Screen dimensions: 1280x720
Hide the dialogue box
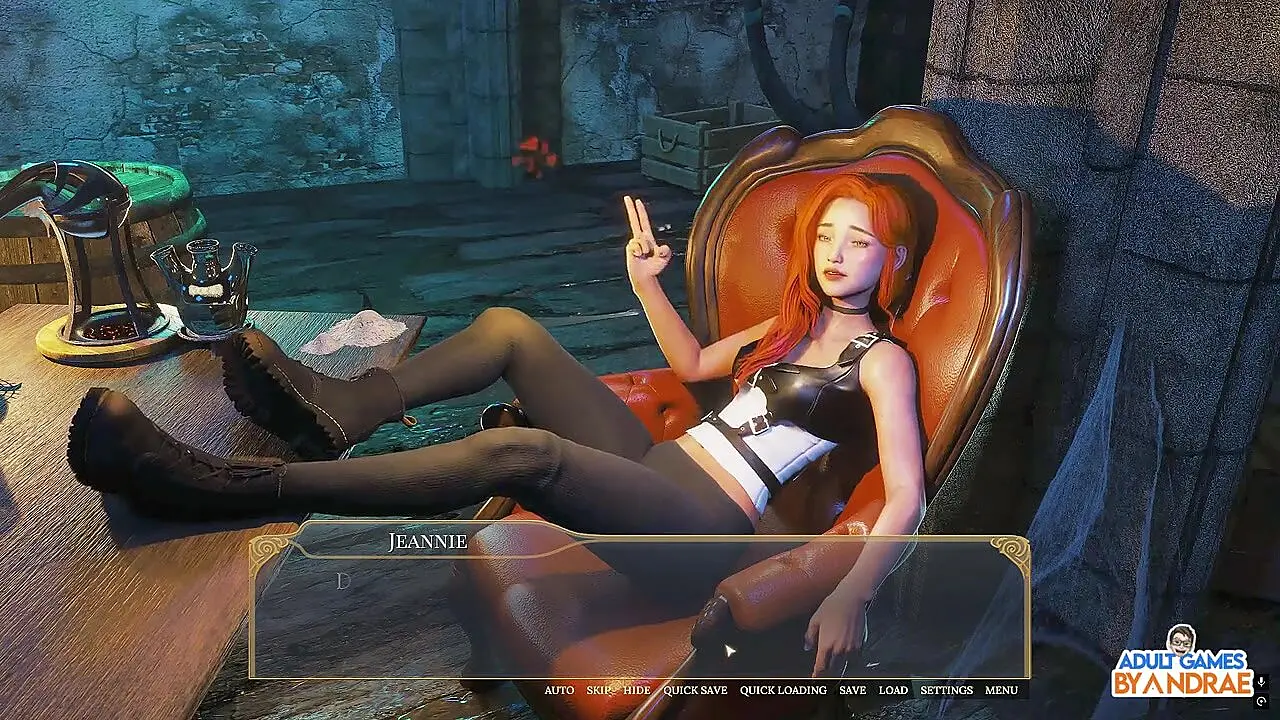click(x=637, y=690)
